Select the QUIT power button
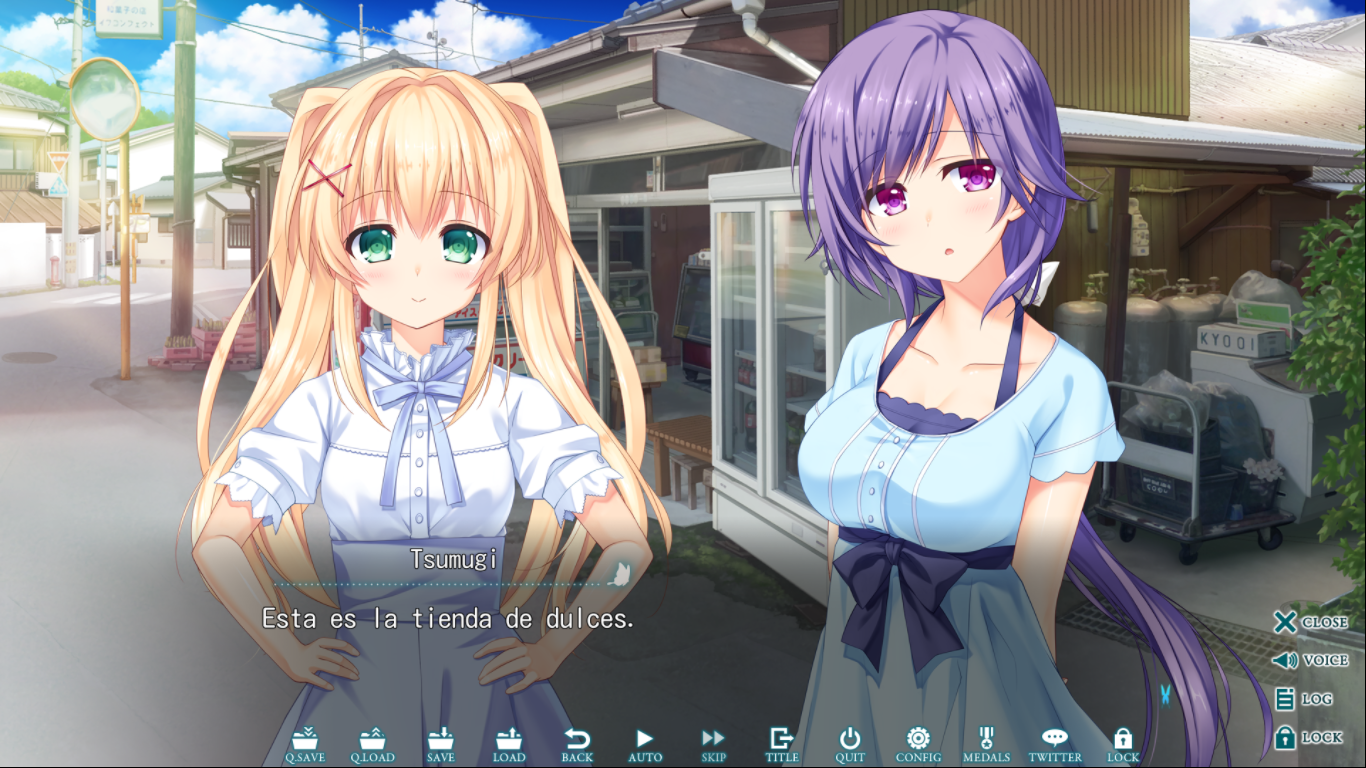This screenshot has width=1366, height=768. coord(850,744)
